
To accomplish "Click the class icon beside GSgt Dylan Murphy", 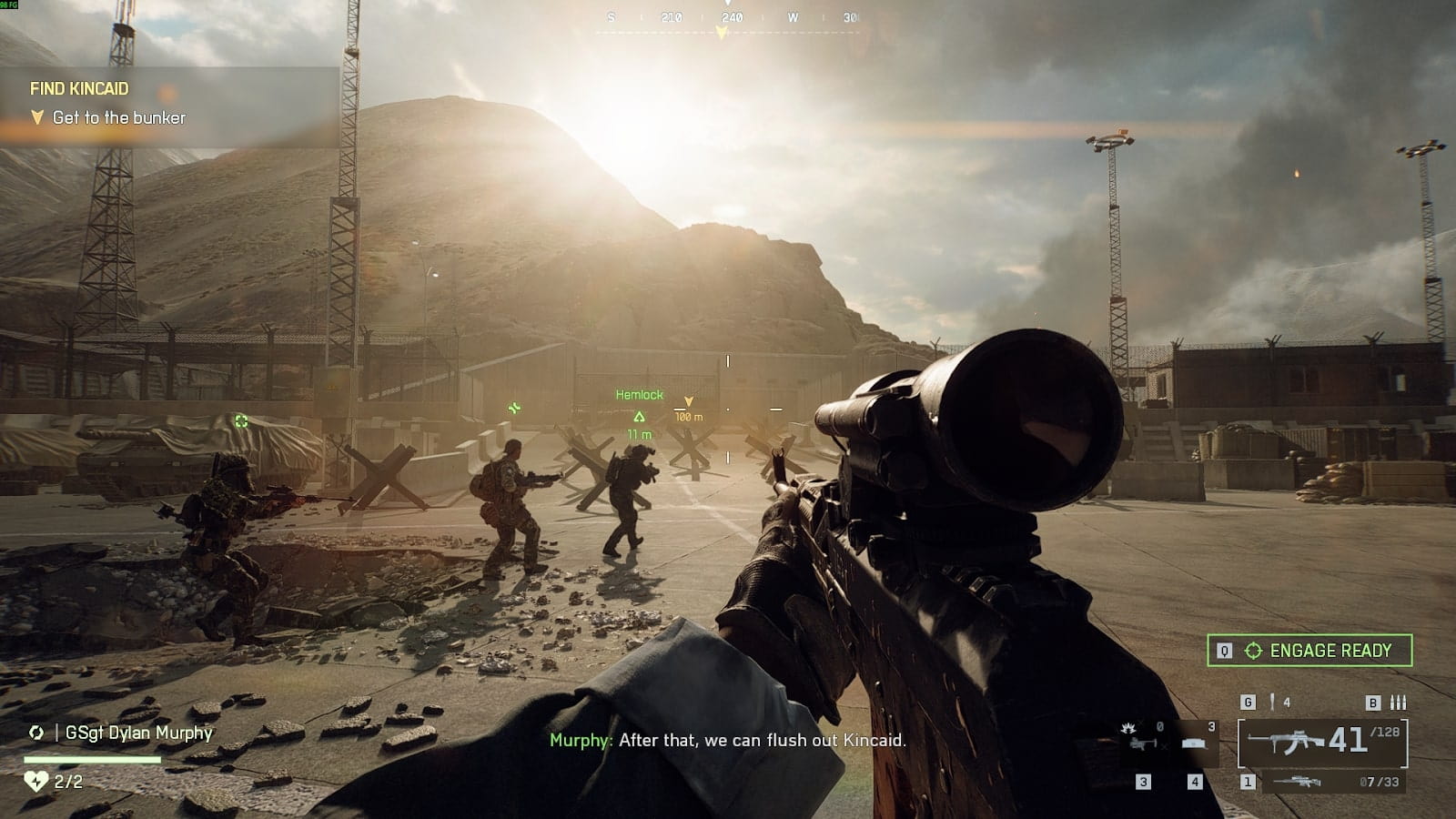I will [36, 733].
